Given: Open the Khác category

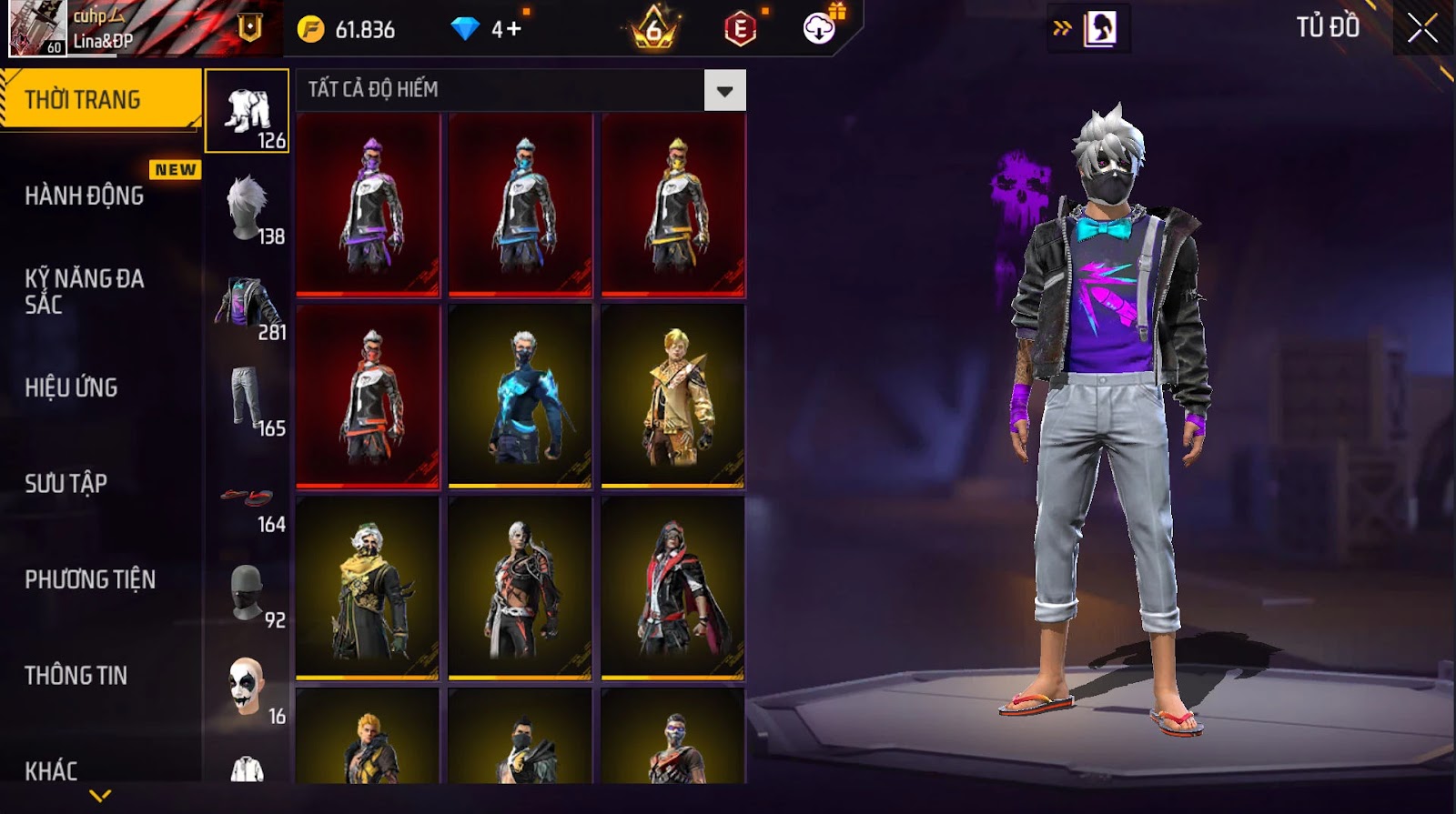Looking at the screenshot, I should pos(51,770).
